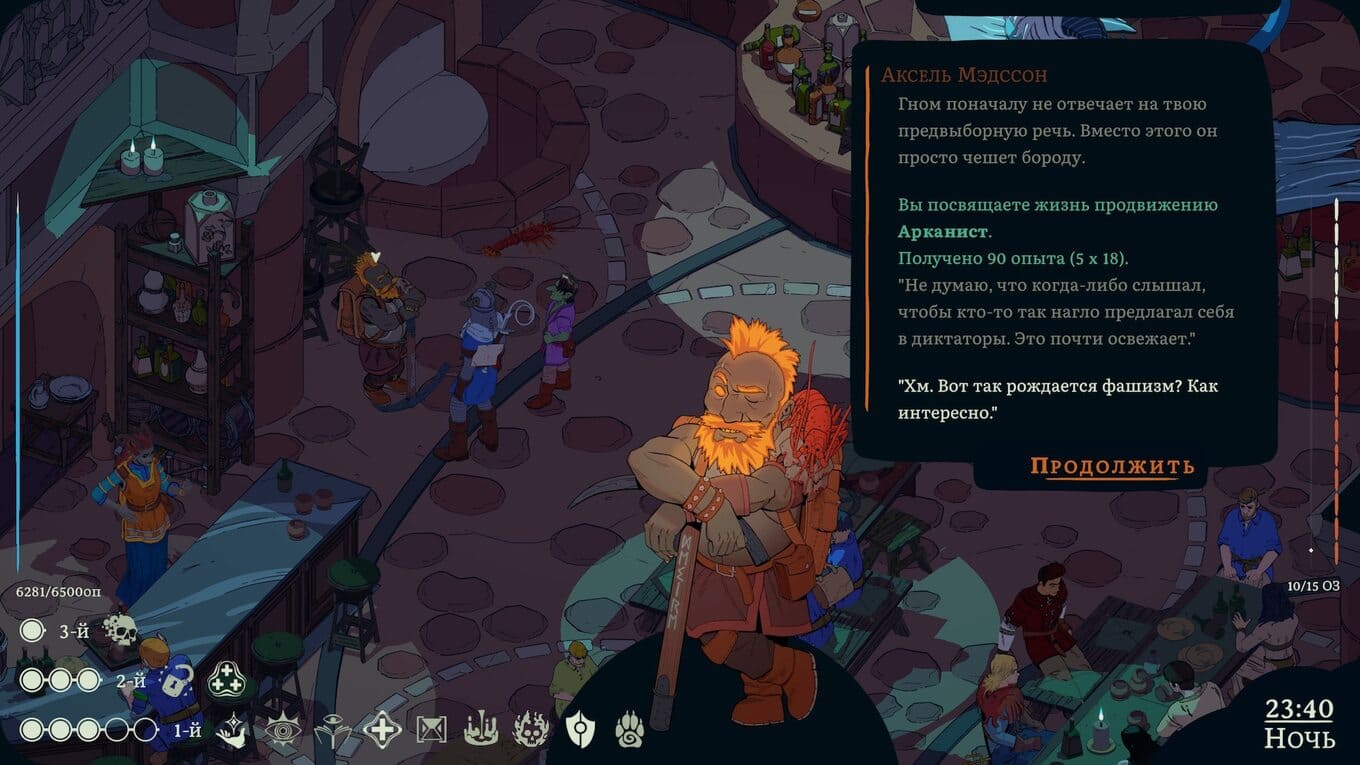Use the open padlock spell icon
Screen dimensions: 1360x765
pos(176,681)
